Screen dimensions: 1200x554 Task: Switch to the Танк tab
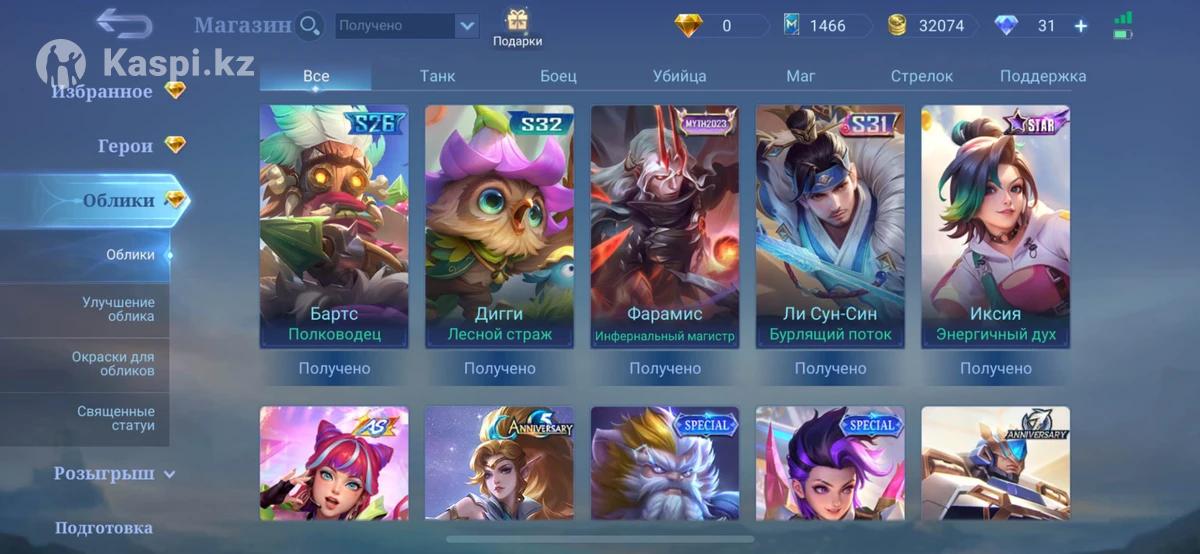[437, 76]
